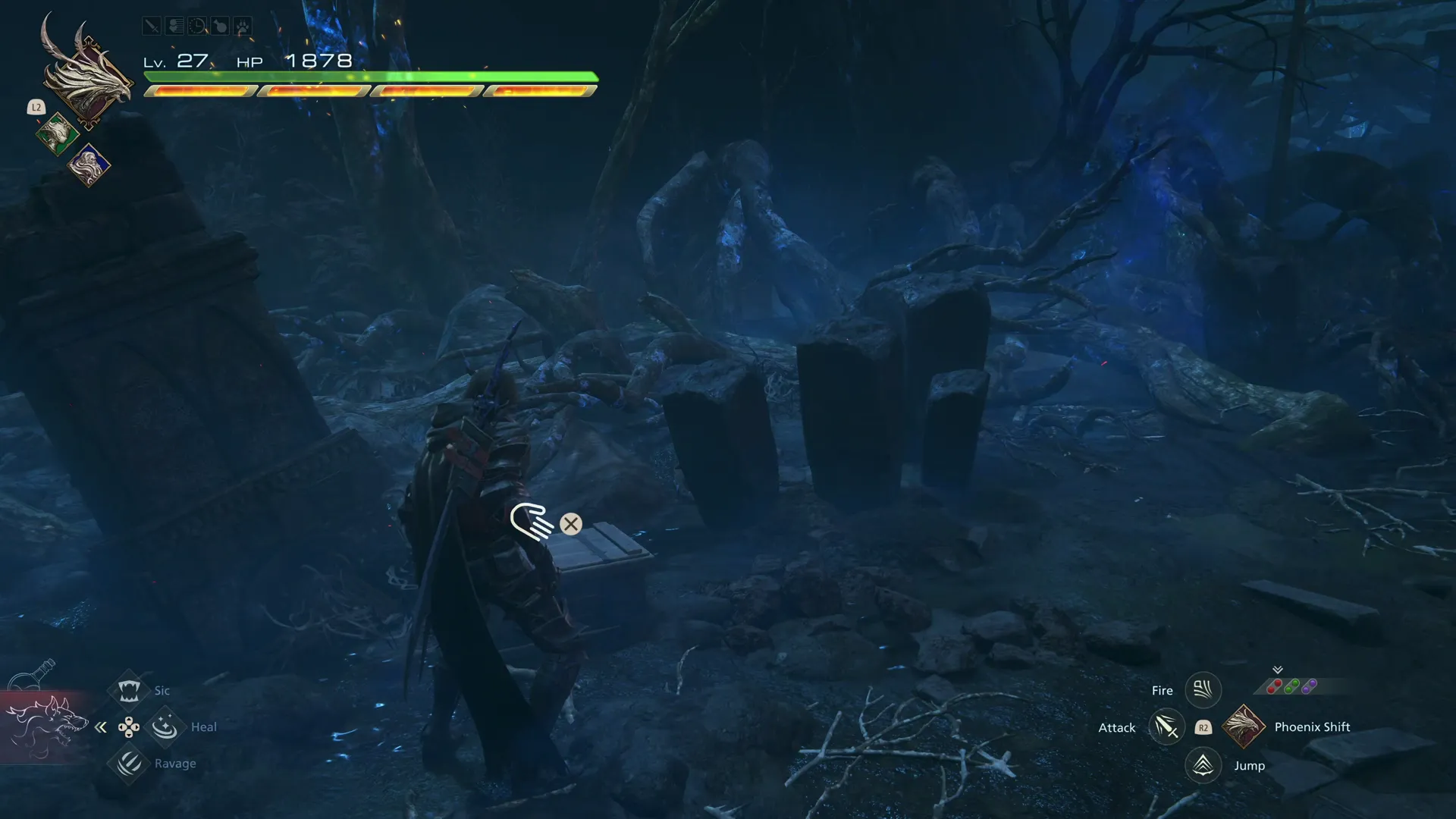
Task: Select the Attack sword icon
Action: click(1167, 726)
